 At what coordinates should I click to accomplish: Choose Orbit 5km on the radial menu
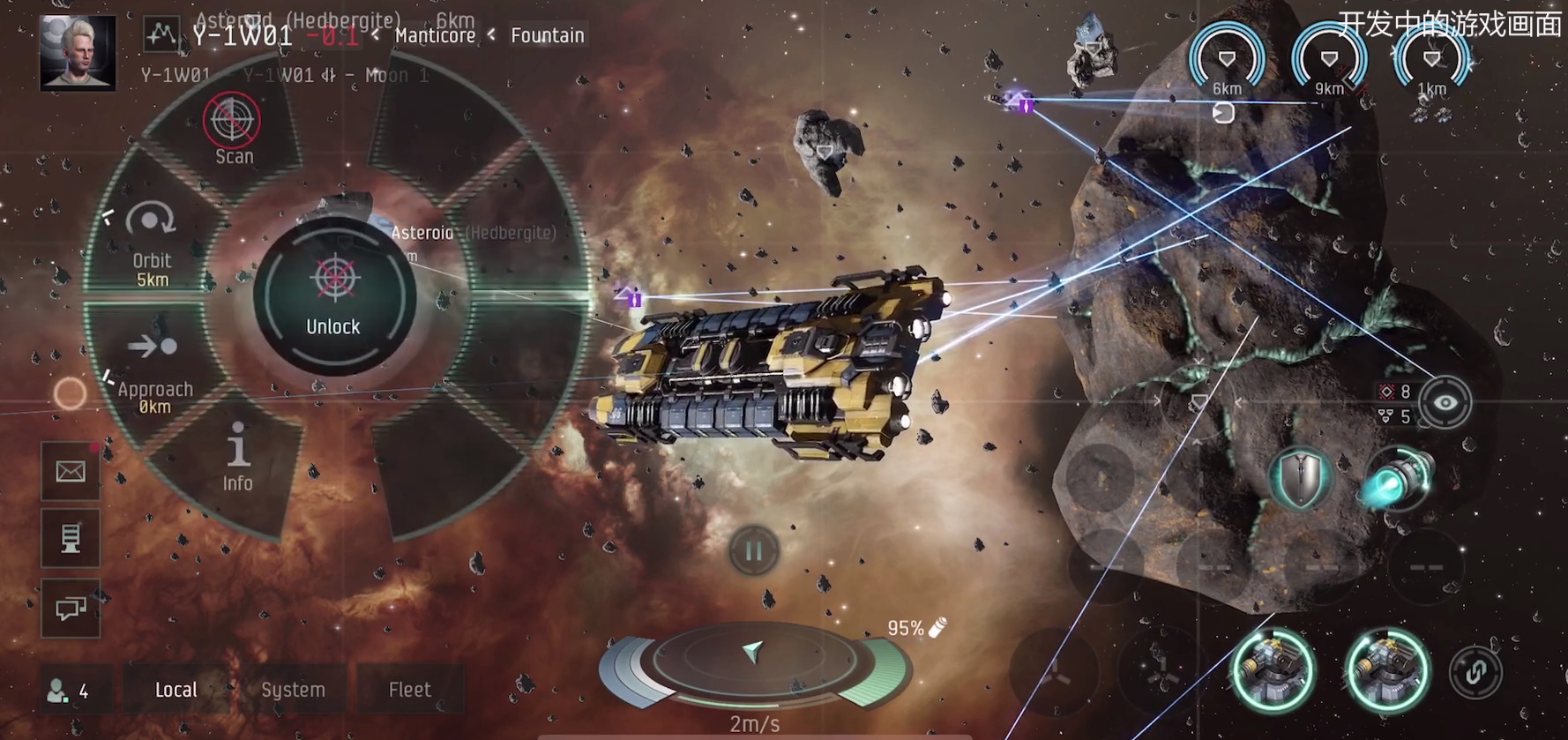point(151,243)
